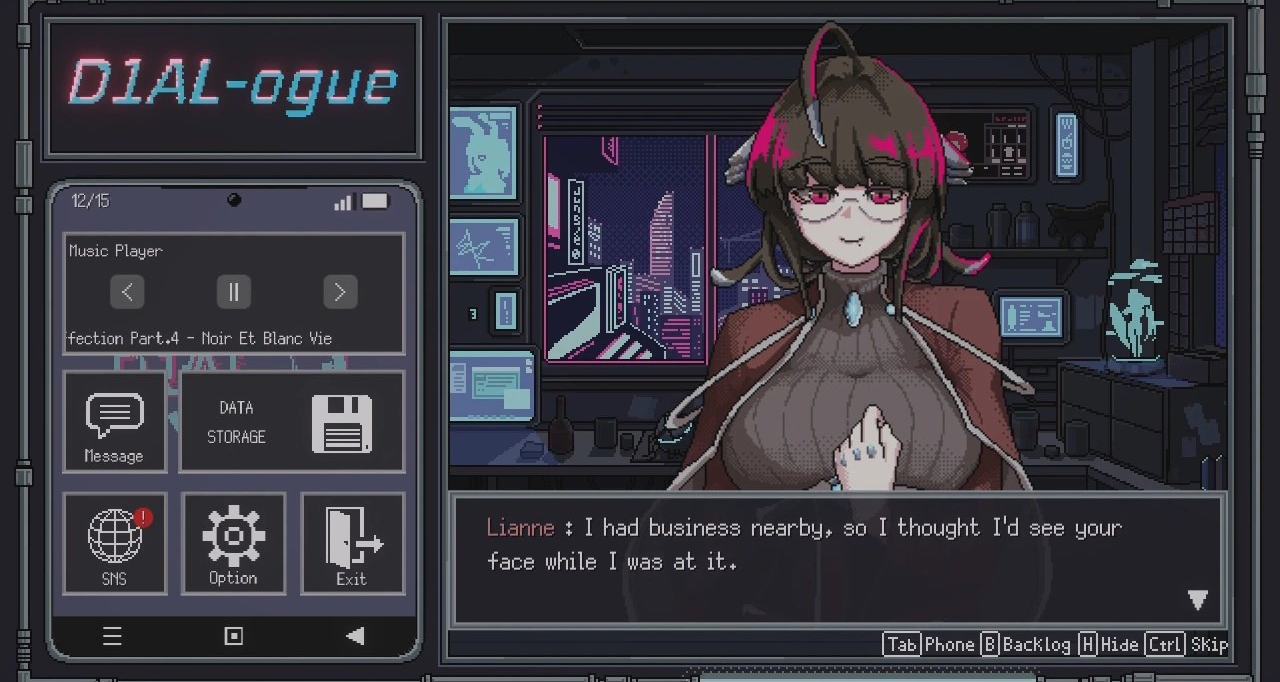Open Data Storage save menu
1280x682 pixels.
291,422
